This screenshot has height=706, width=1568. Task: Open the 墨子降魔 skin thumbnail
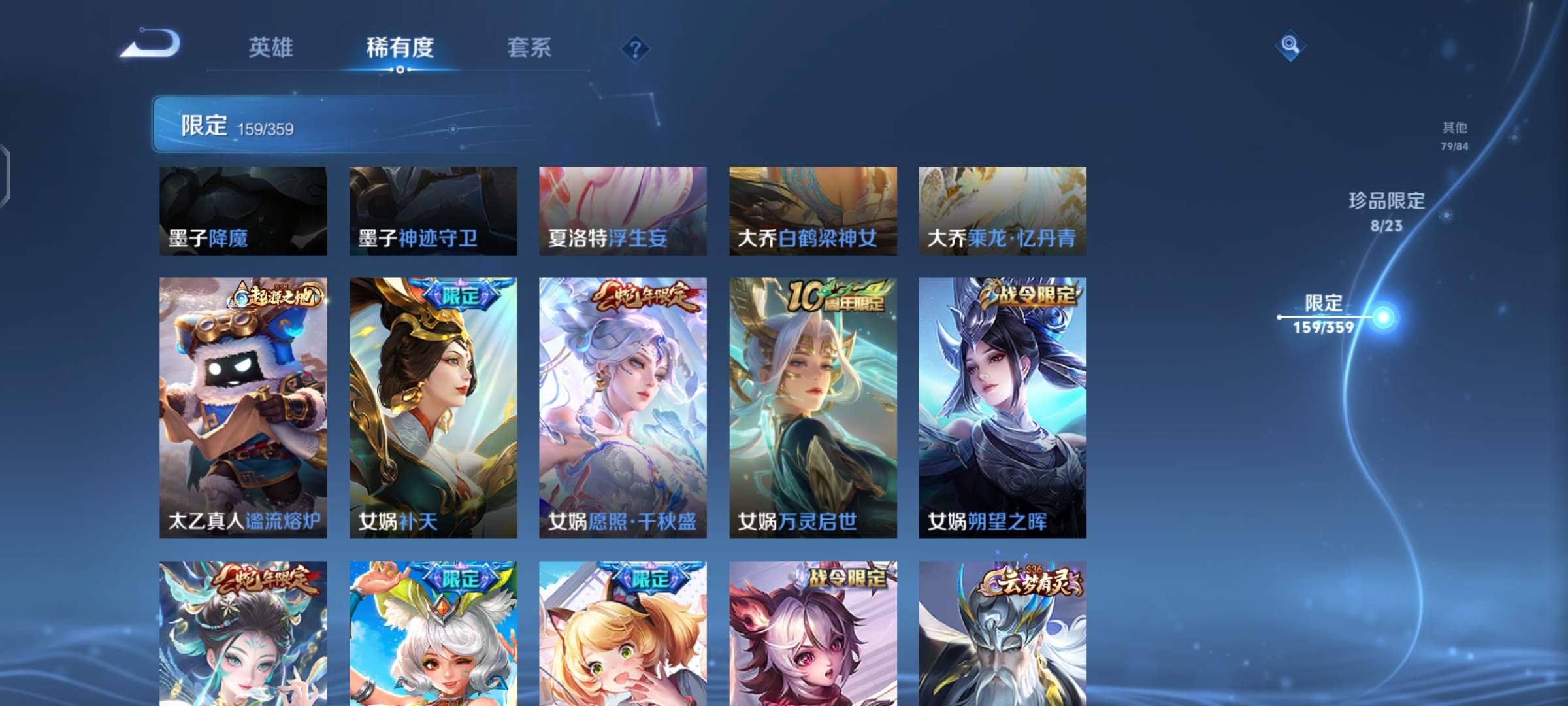243,209
